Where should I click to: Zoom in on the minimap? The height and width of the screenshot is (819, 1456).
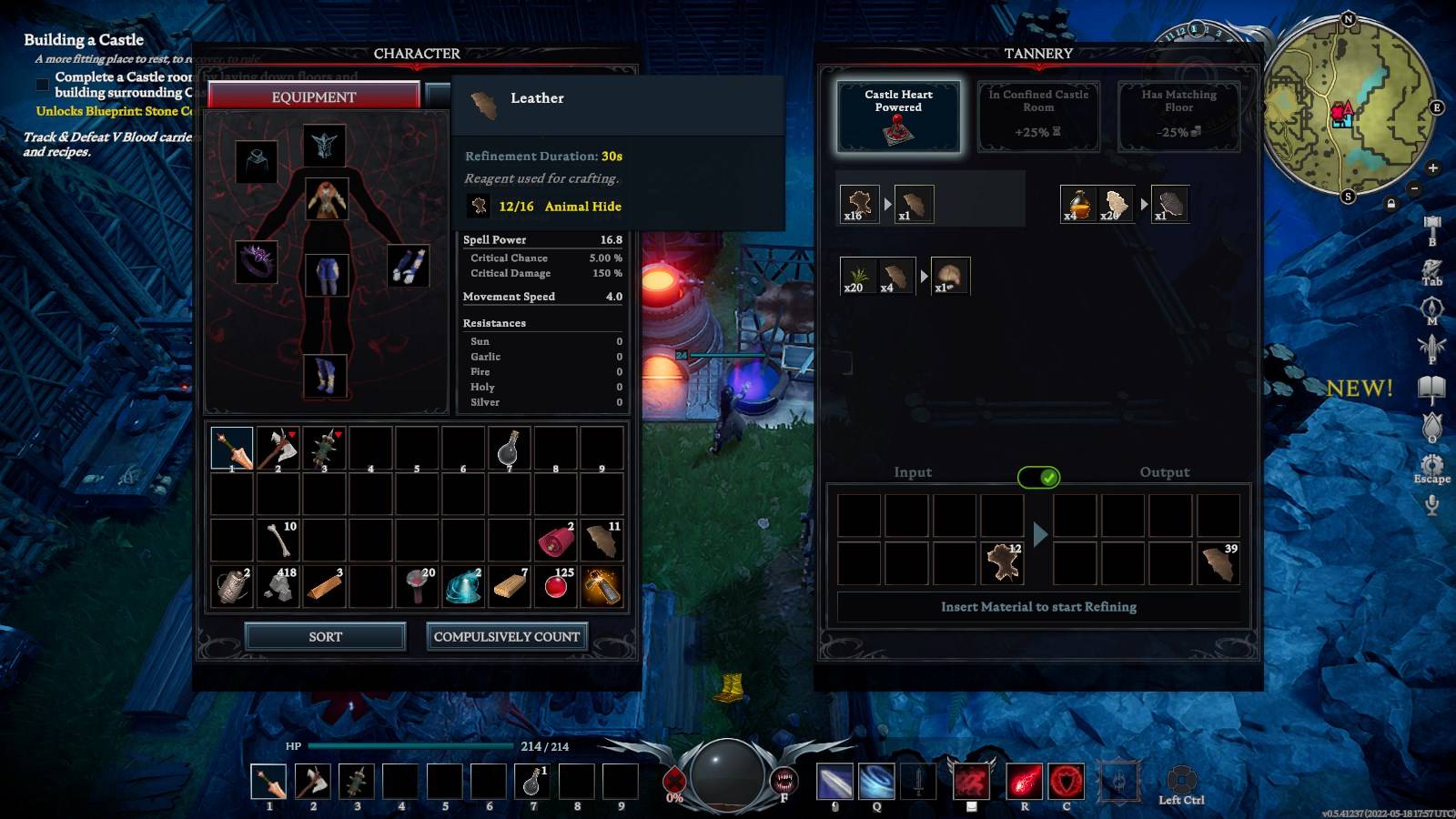tap(1433, 168)
